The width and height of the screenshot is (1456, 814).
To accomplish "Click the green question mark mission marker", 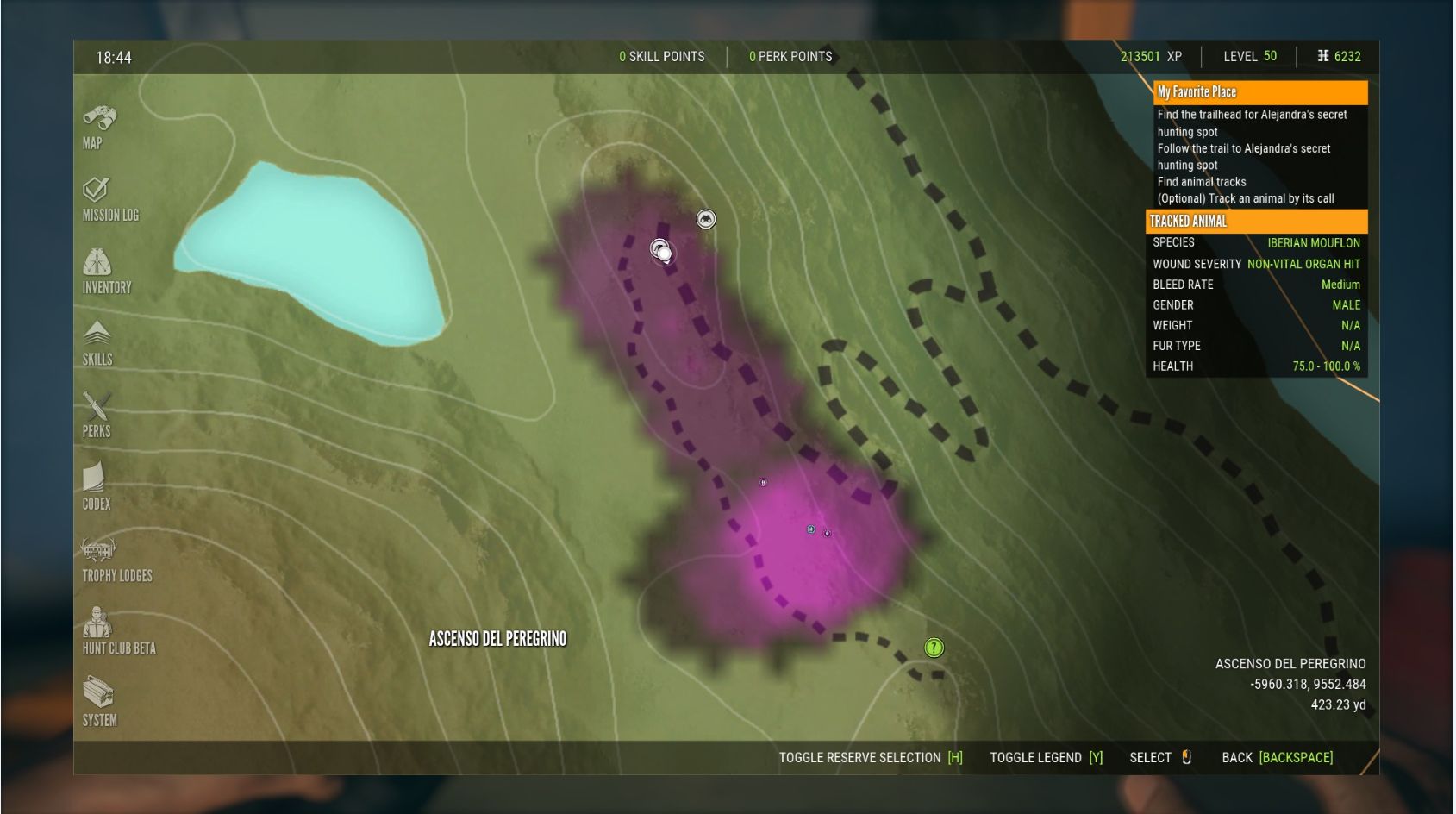I will [x=934, y=648].
